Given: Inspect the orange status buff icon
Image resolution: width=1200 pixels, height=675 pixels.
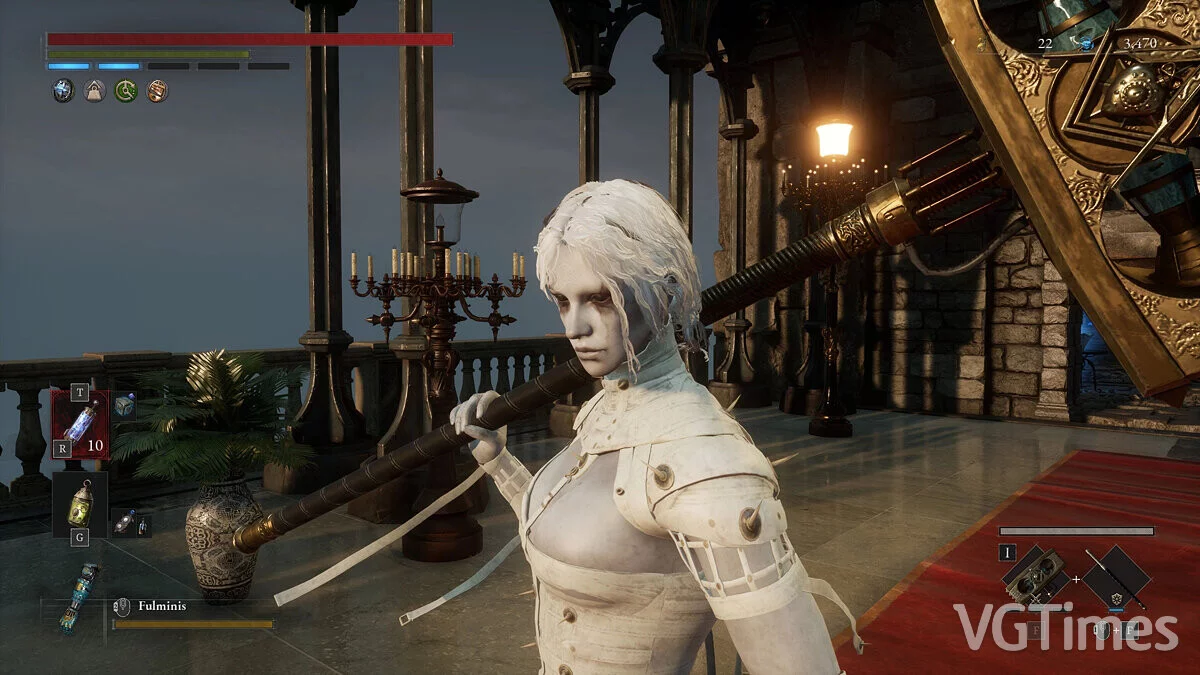Looking at the screenshot, I should coord(157,91).
